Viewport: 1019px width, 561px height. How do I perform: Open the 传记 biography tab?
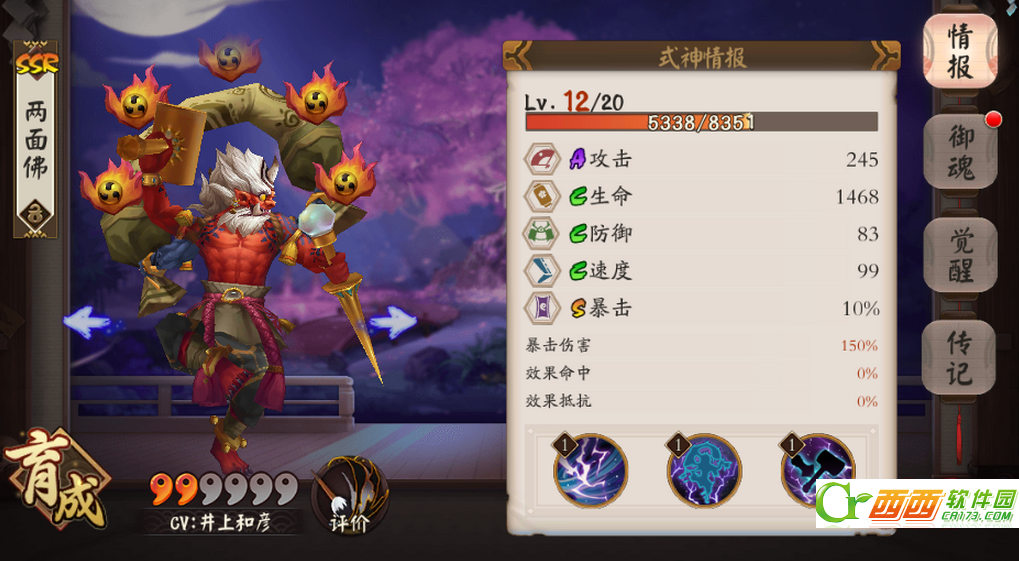pyautogui.click(x=959, y=357)
